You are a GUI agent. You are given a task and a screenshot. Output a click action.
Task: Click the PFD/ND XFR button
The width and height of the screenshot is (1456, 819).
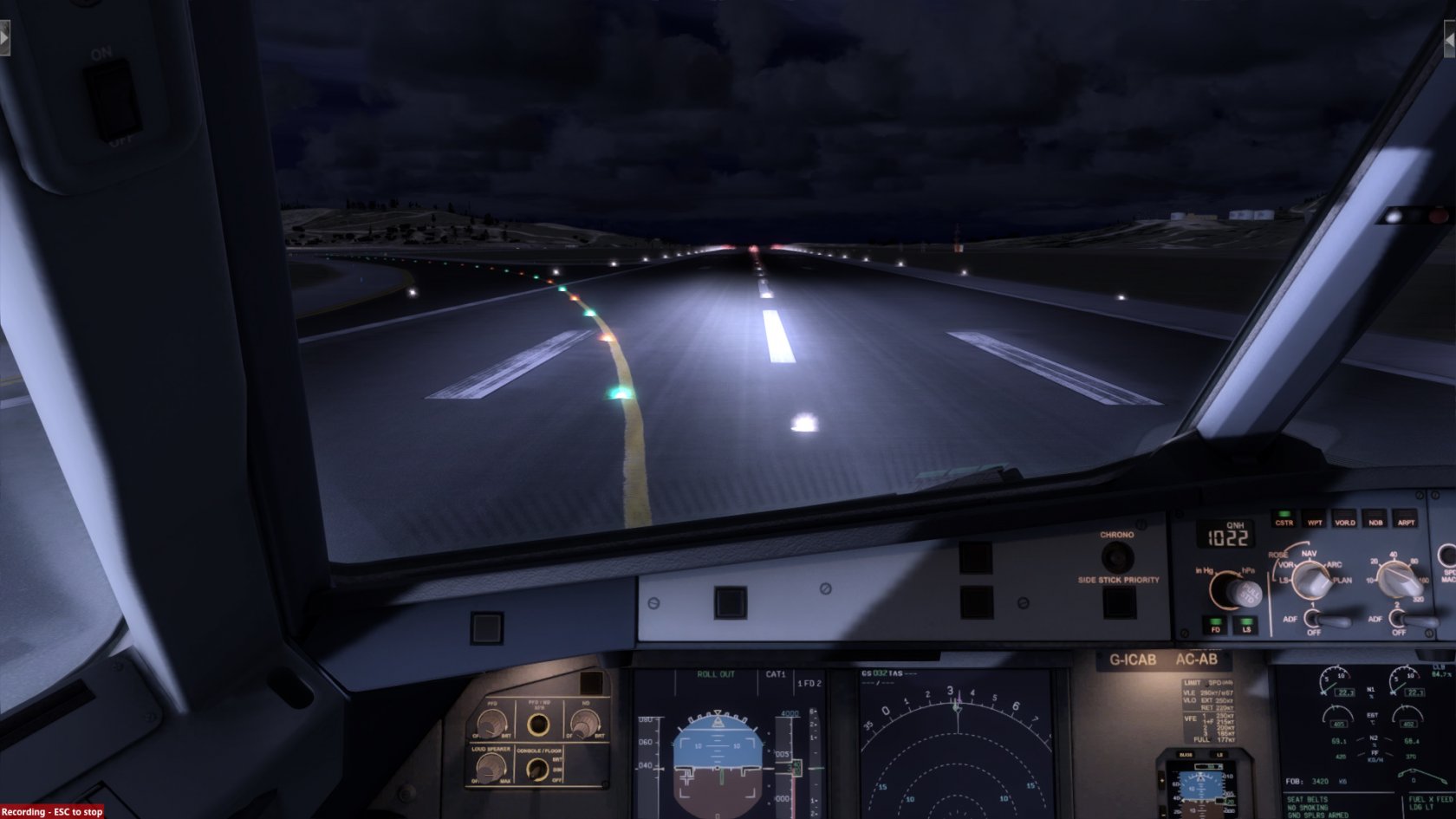click(x=539, y=723)
